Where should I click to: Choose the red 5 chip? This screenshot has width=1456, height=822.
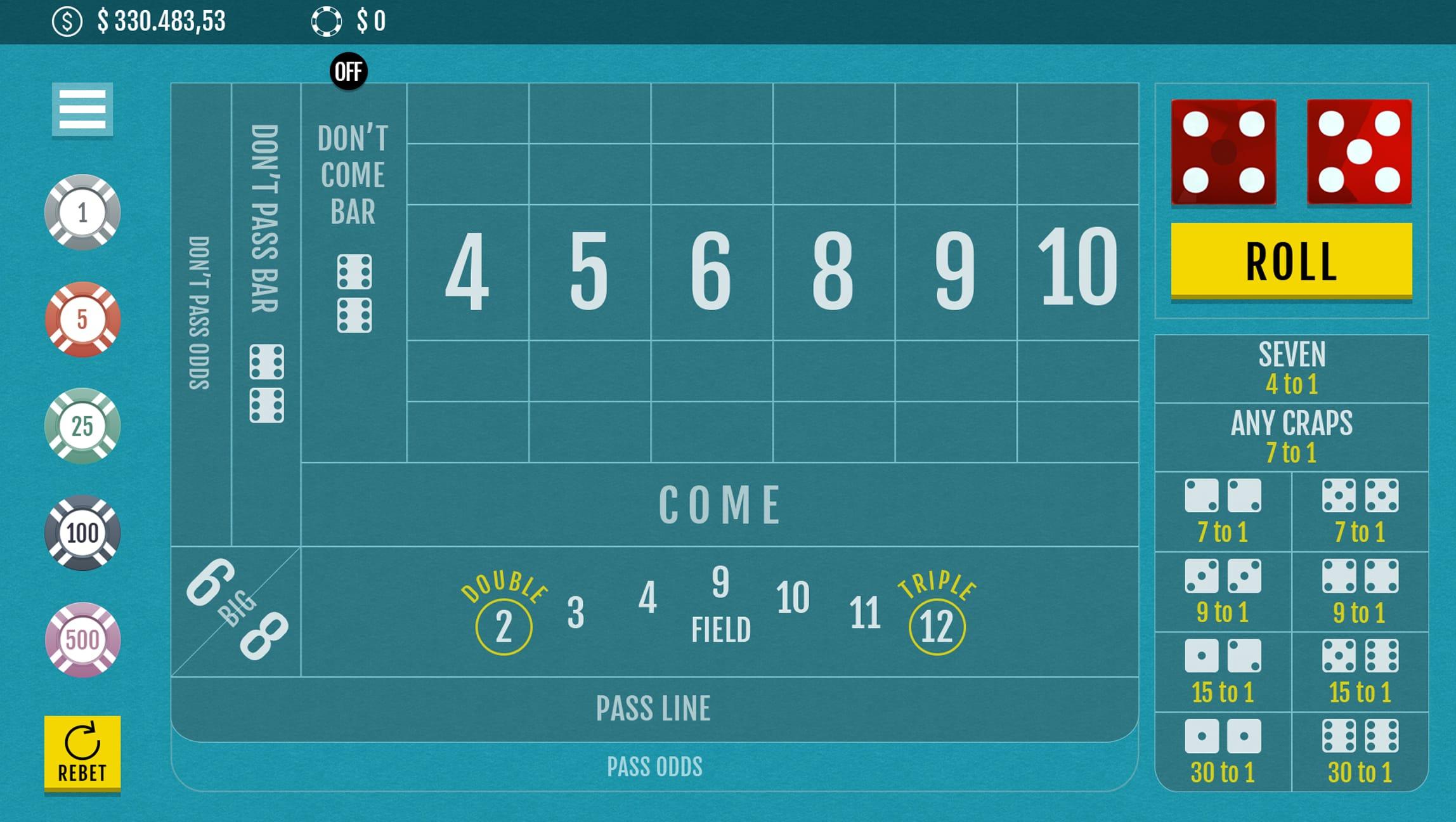[x=82, y=319]
